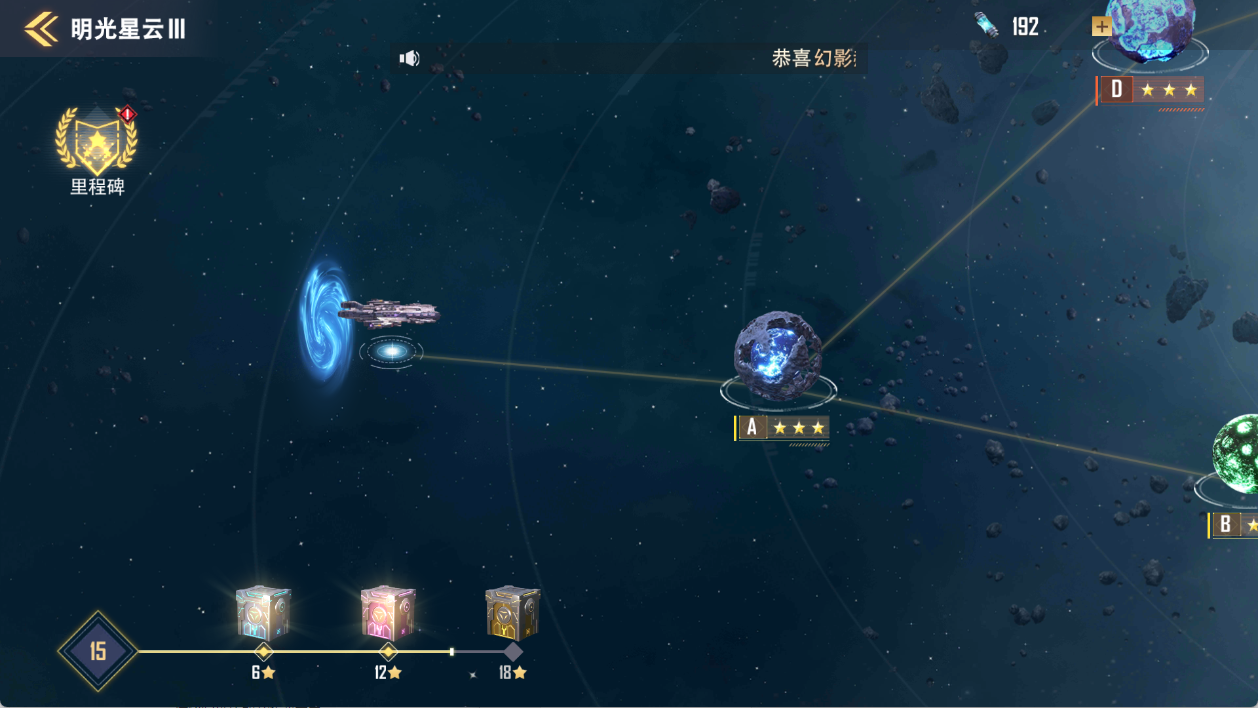Preview the 18-star golden reward chest
The image size is (1258, 708).
512,612
